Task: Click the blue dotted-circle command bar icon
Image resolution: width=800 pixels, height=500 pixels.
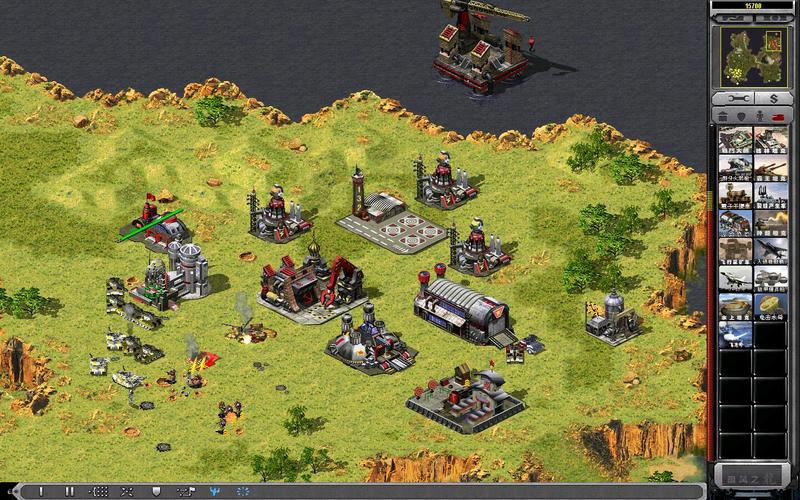Action: tap(242, 492)
